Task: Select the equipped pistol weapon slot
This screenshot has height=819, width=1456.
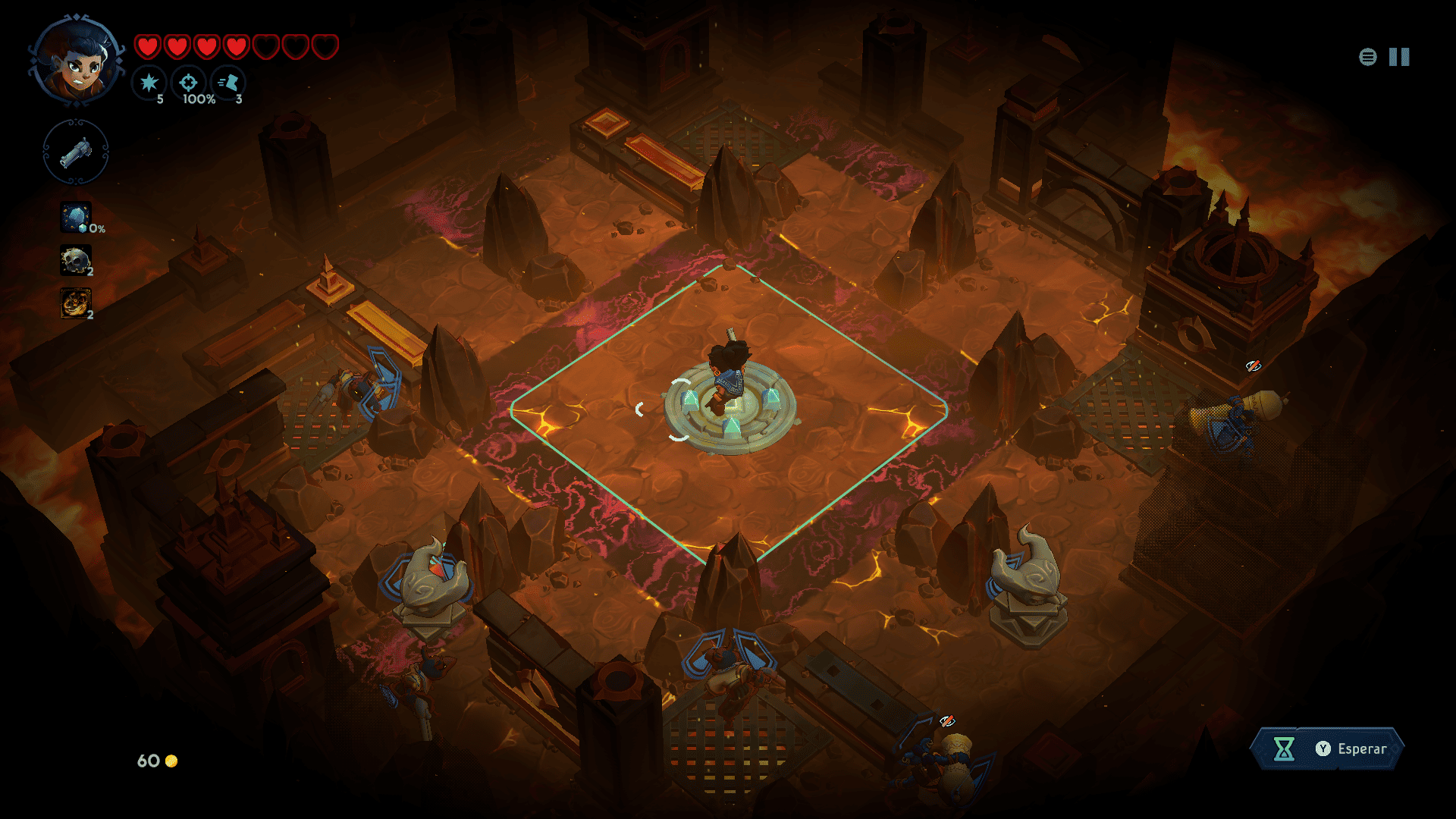Action: pyautogui.click(x=76, y=152)
